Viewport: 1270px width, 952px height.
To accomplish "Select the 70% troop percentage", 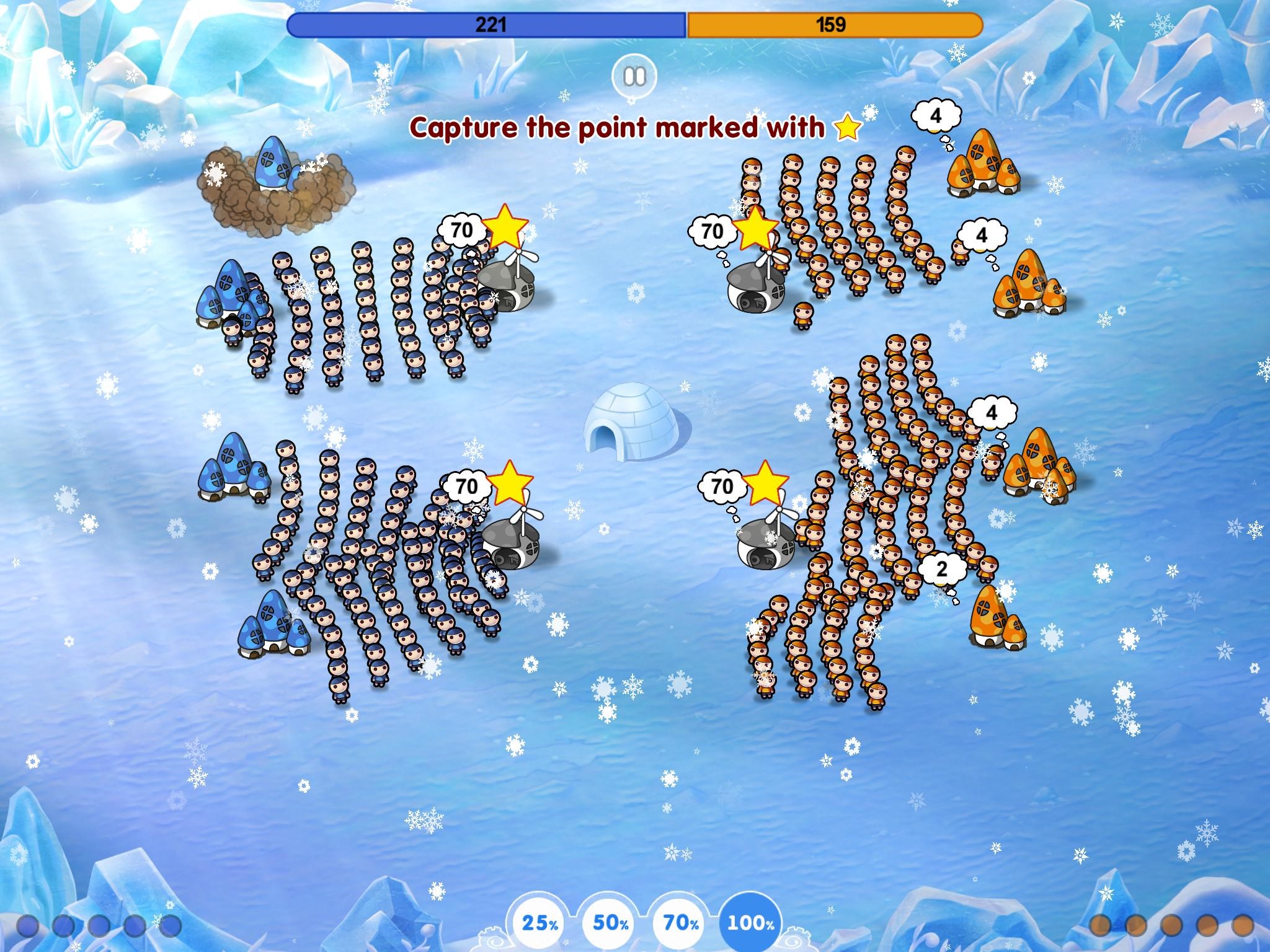I will (x=681, y=923).
